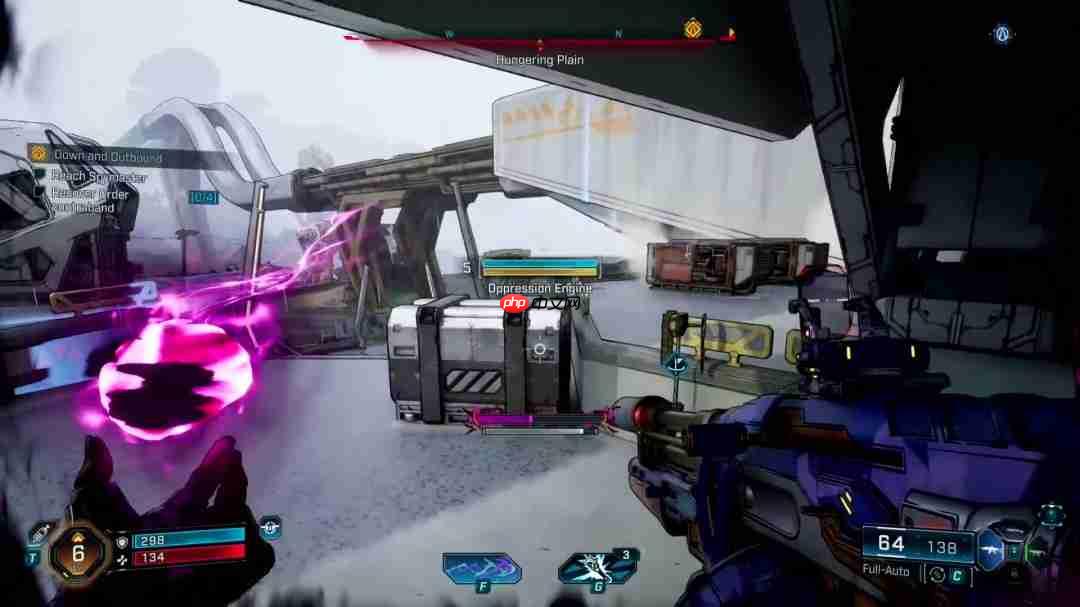
Task: Throw the grenade ordnance ability icon
Action: click(x=597, y=568)
